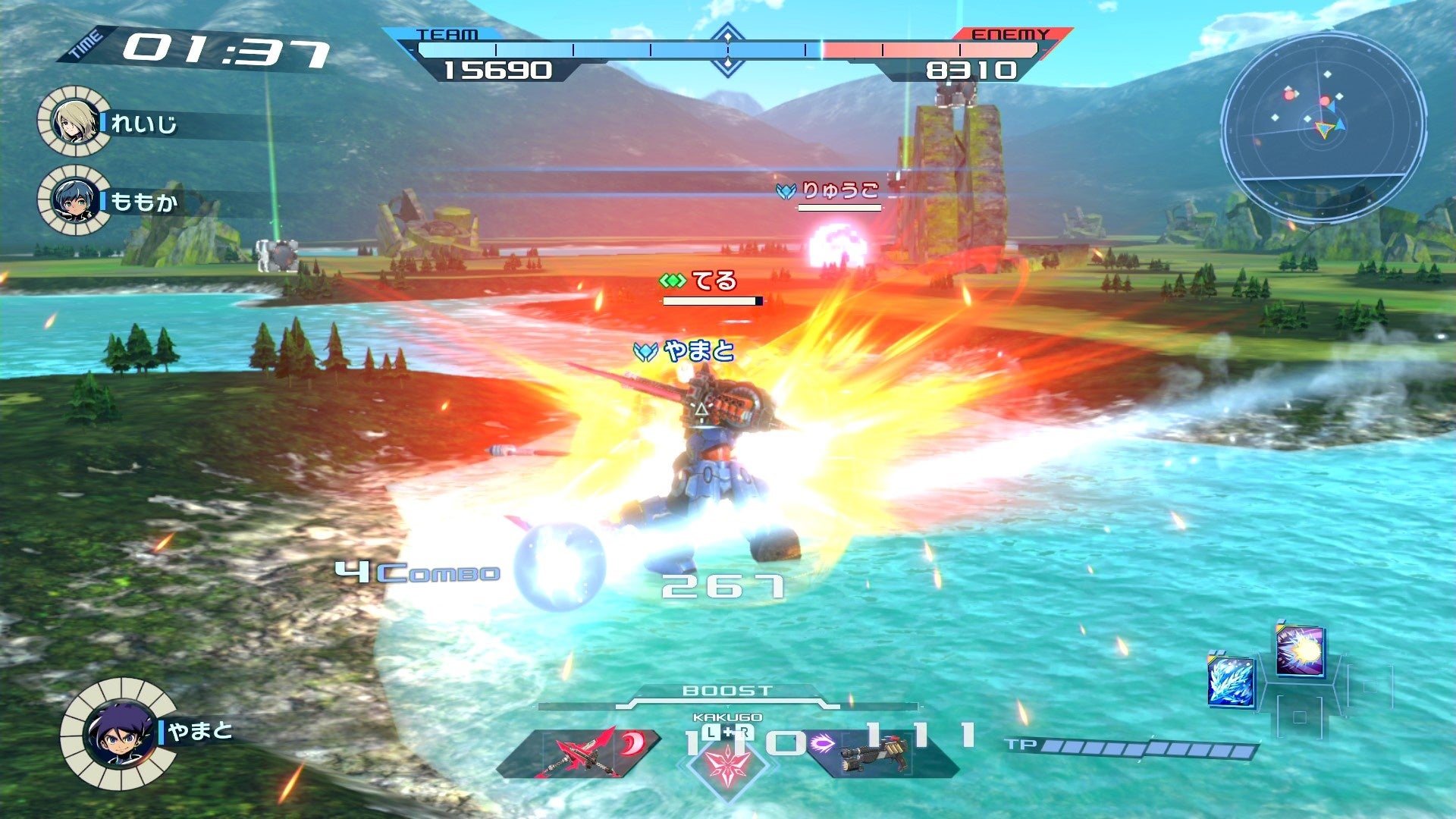Click the やまと player portrait

(x=119, y=733)
